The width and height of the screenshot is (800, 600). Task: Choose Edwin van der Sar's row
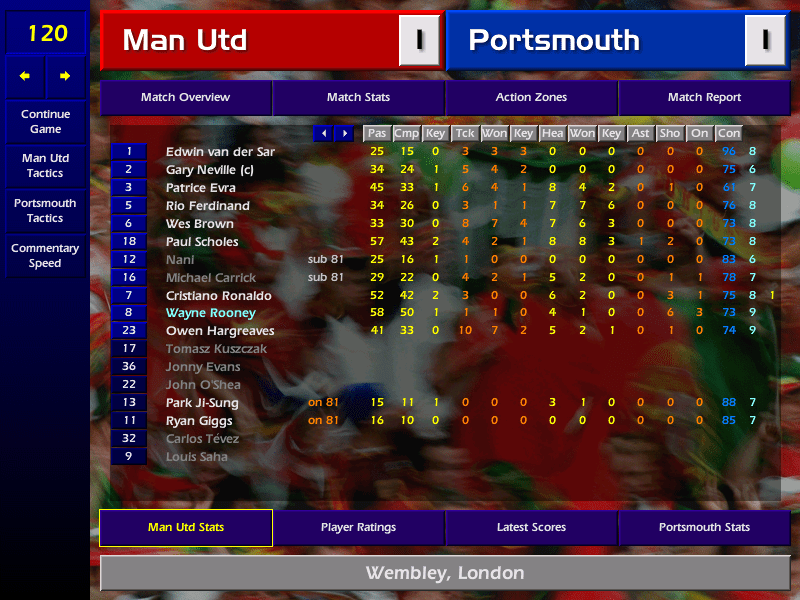pyautogui.click(x=220, y=151)
